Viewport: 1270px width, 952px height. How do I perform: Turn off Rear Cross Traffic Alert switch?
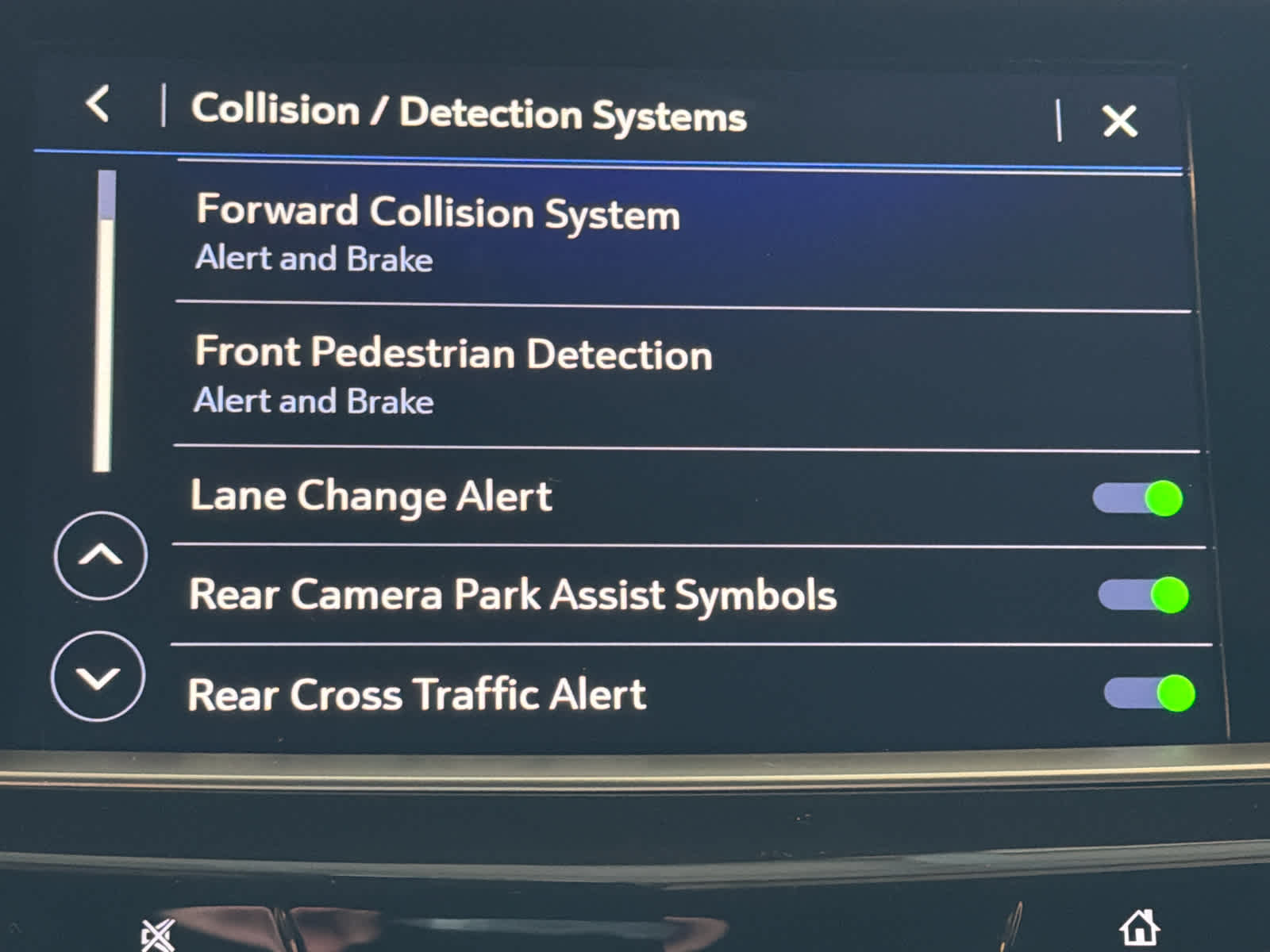point(1149,693)
